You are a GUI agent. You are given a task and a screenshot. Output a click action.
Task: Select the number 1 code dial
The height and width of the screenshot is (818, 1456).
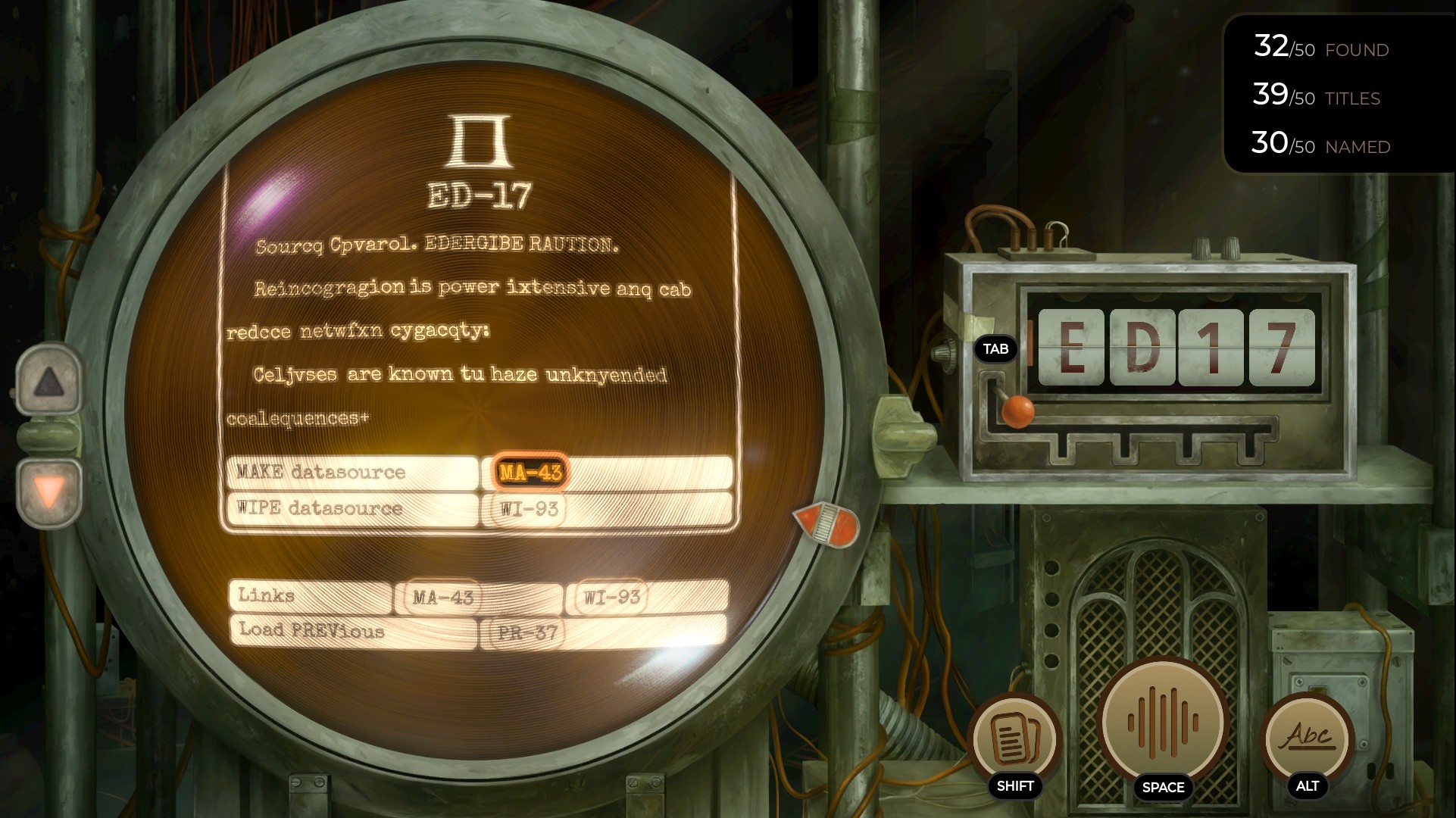click(1211, 347)
